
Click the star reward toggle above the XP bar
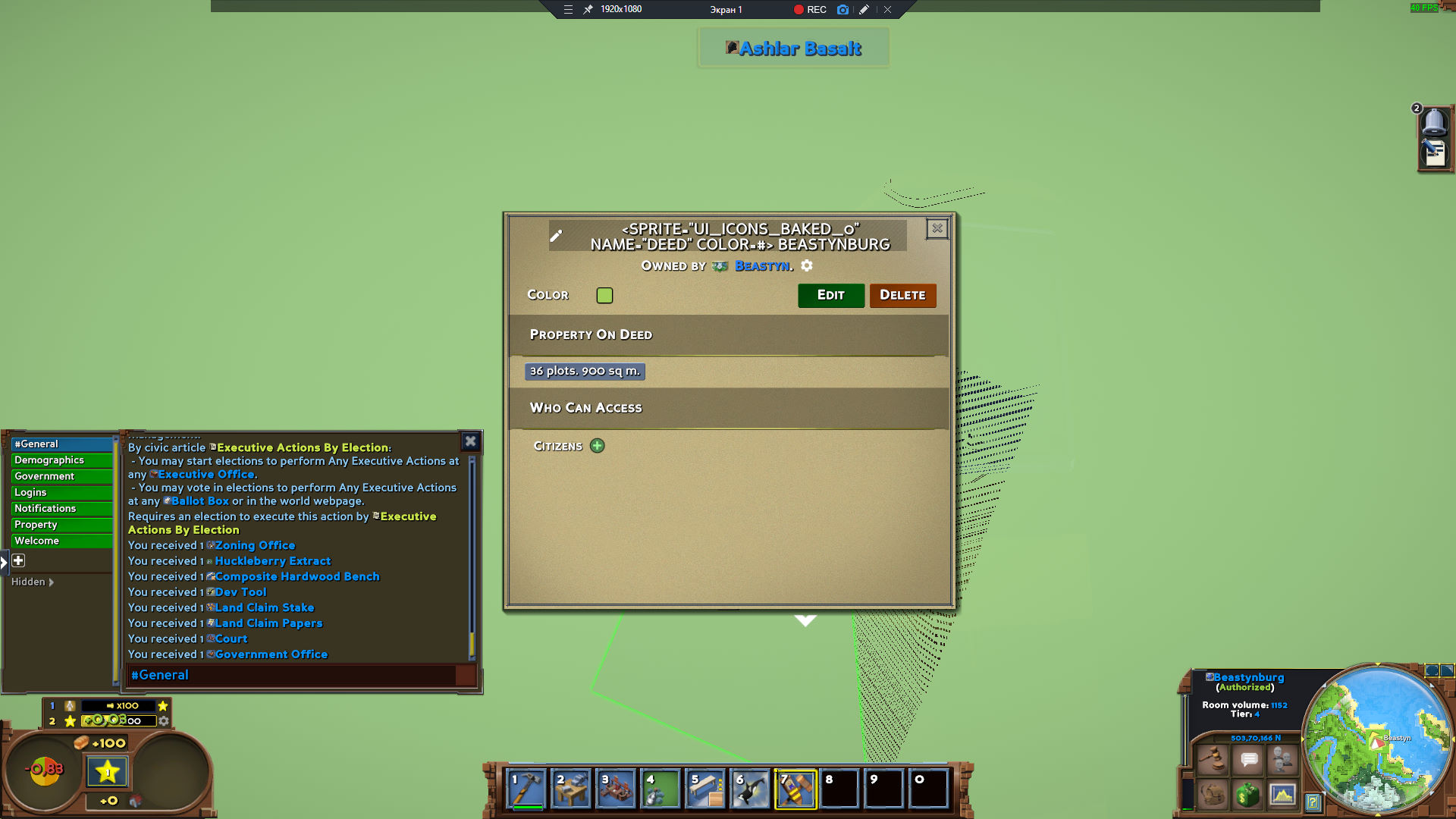163,706
